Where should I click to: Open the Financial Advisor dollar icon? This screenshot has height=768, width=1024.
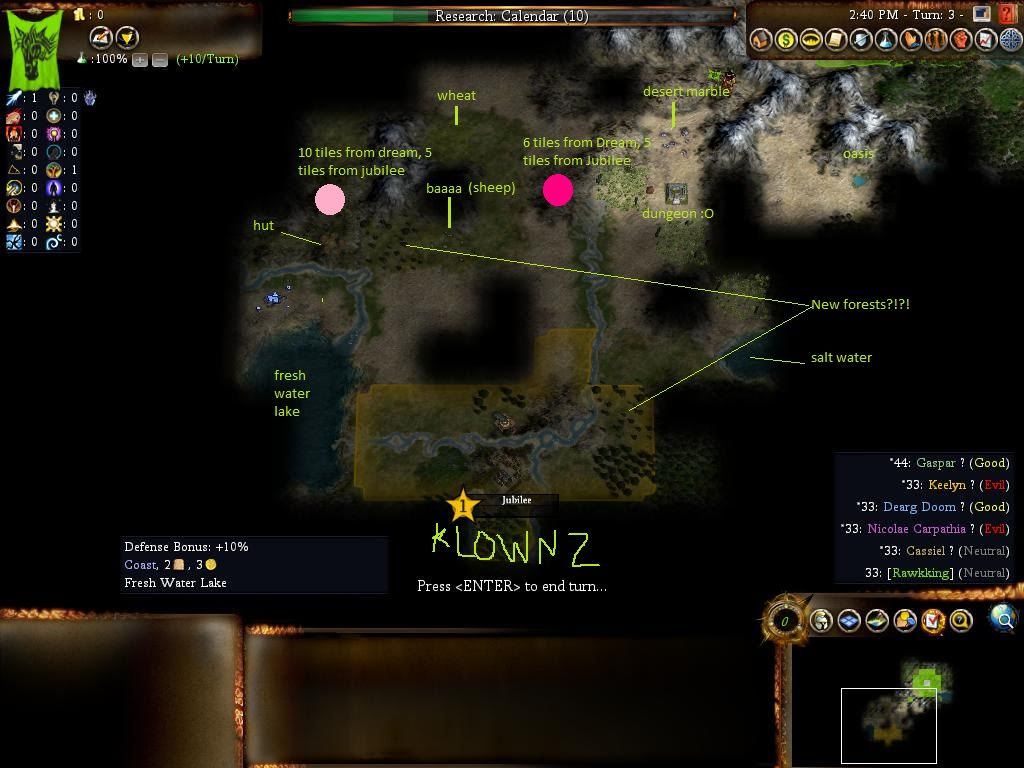(x=786, y=40)
